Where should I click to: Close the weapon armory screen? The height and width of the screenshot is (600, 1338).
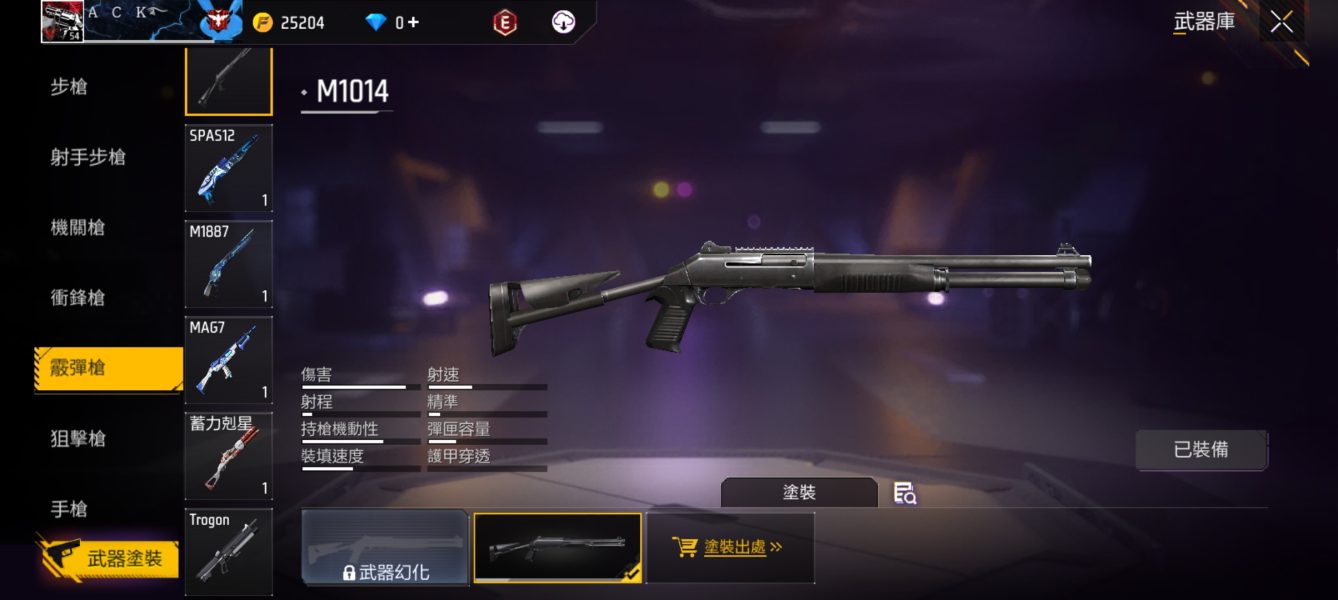pos(1281,22)
